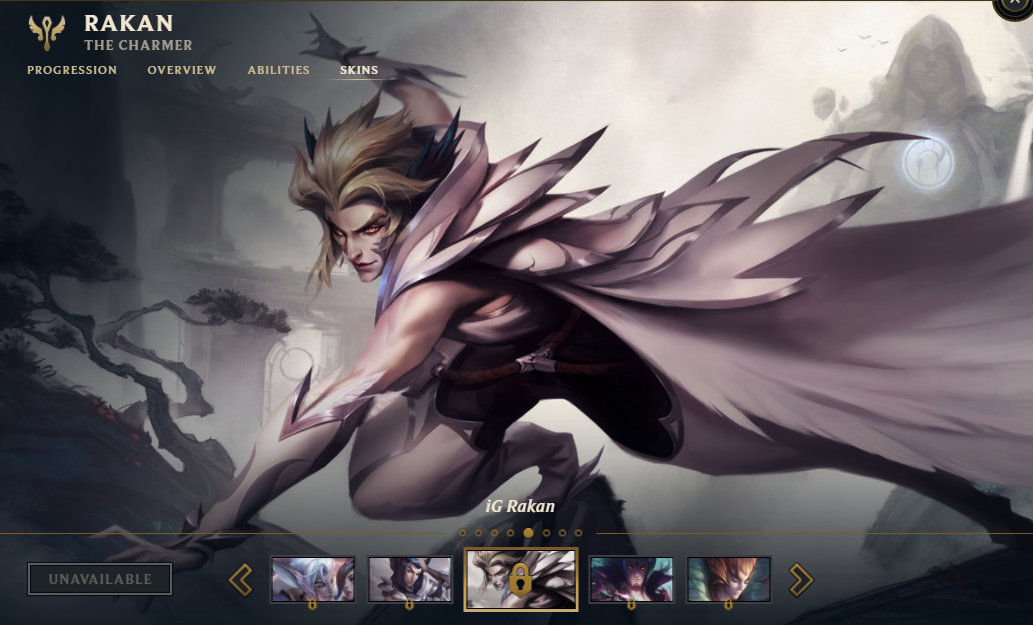Go to previous skins with left arrow
Viewport: 1033px width, 625px height.
point(240,579)
